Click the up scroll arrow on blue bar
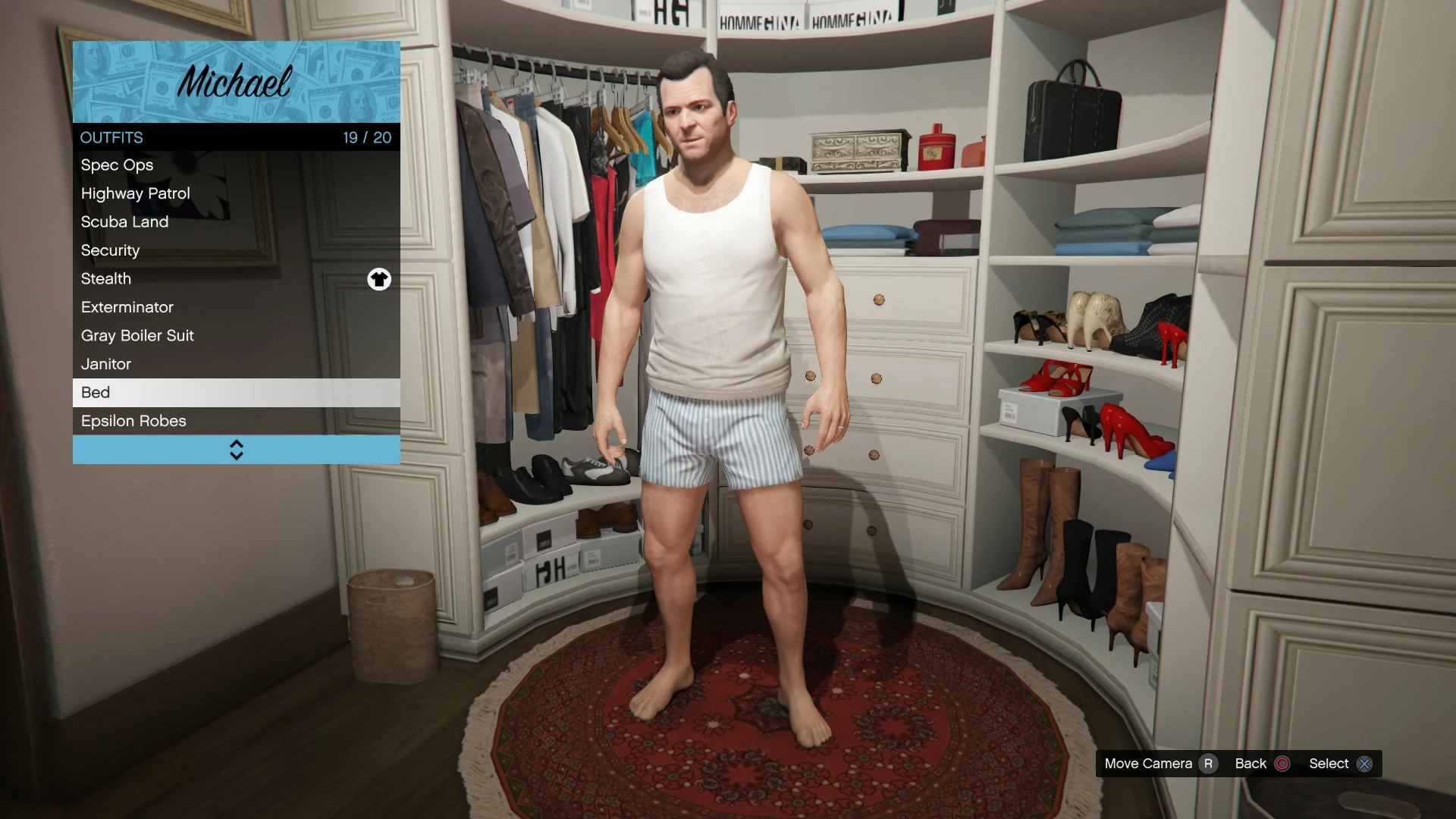Image resolution: width=1456 pixels, height=819 pixels. (x=236, y=444)
